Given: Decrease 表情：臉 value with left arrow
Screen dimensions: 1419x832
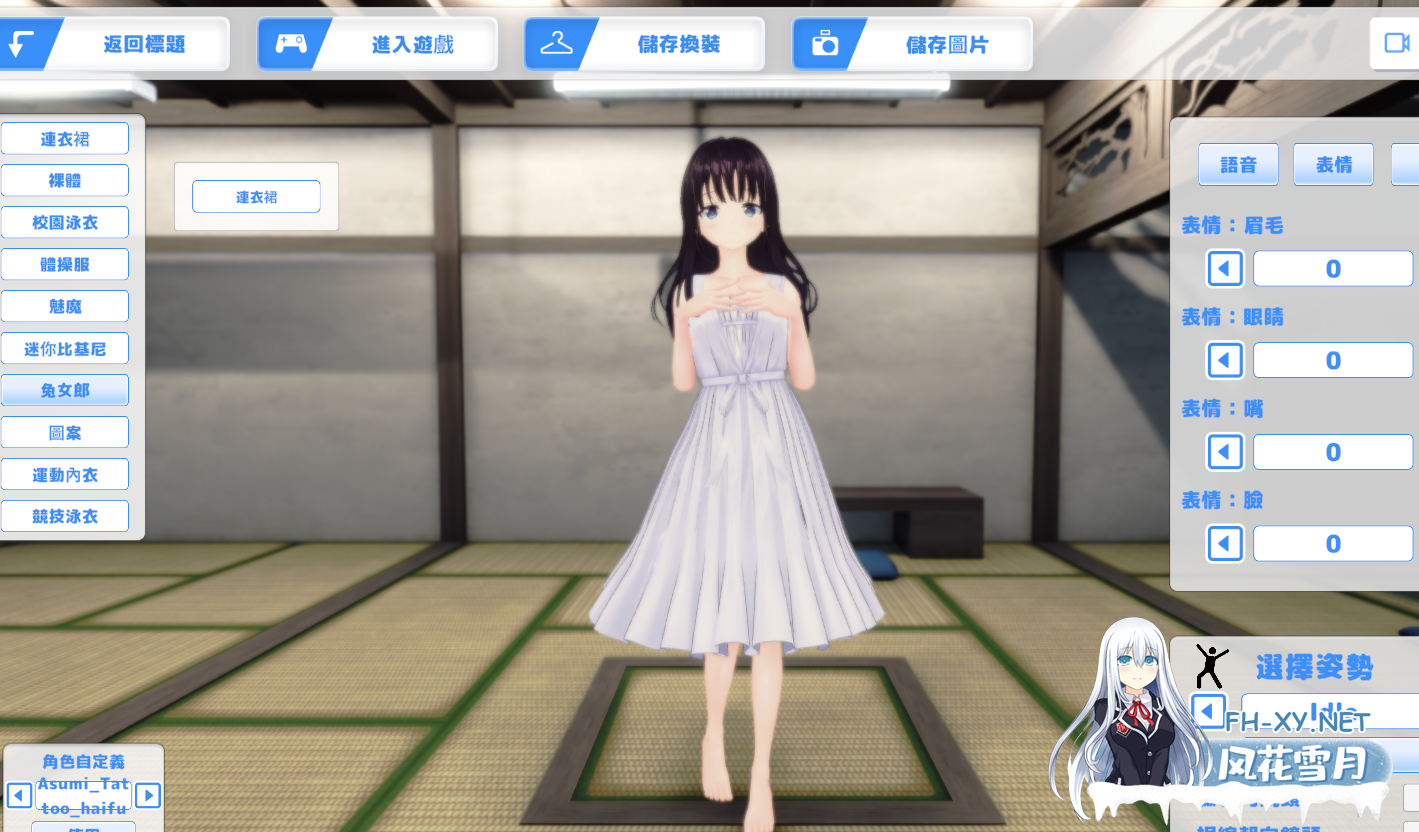Looking at the screenshot, I should click(1225, 543).
